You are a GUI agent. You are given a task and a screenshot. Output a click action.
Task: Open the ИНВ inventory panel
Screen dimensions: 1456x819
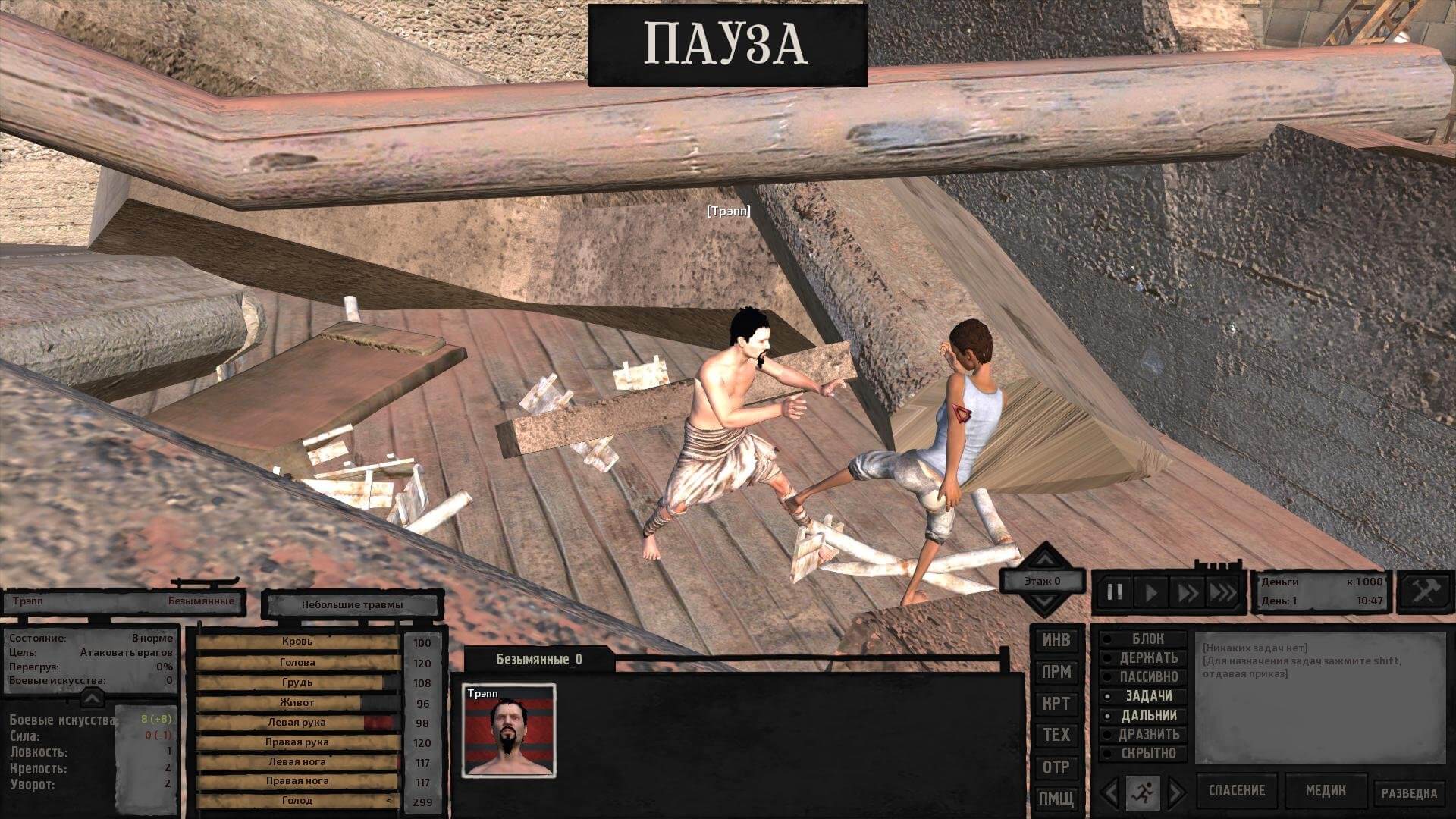click(x=1056, y=640)
